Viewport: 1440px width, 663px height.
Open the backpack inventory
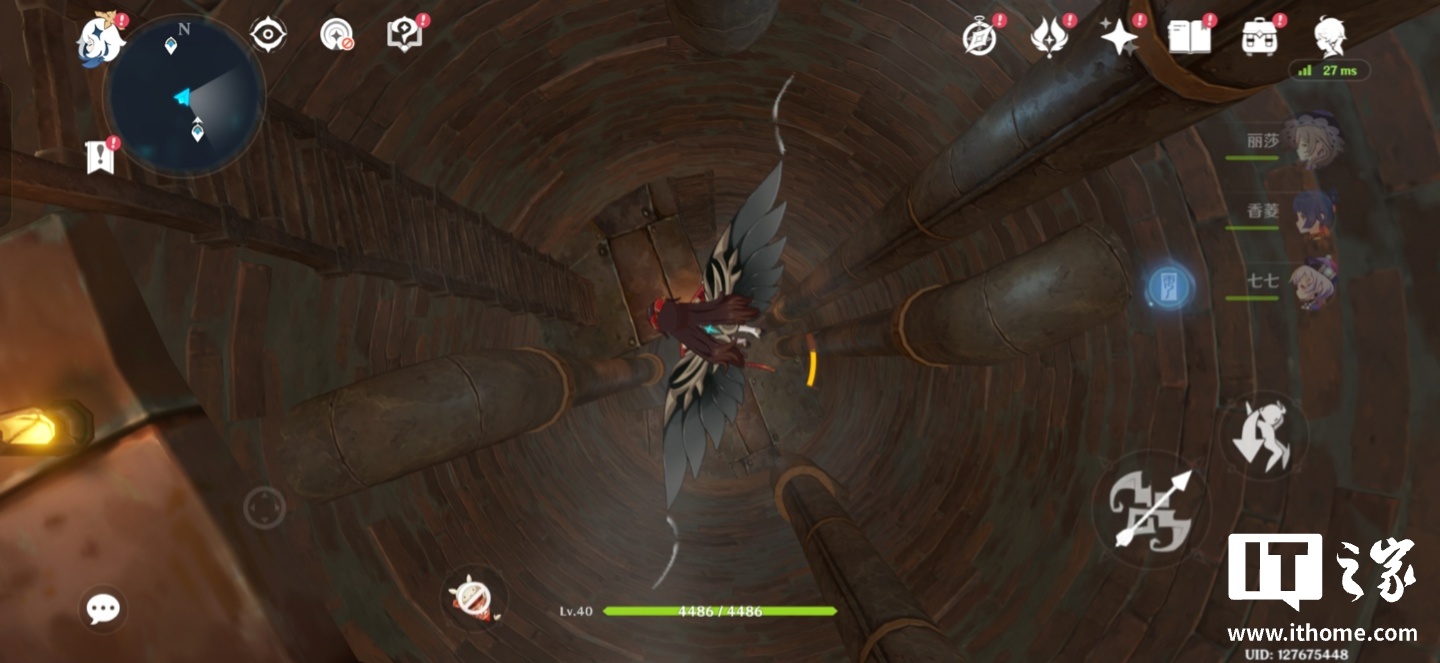pos(1260,38)
